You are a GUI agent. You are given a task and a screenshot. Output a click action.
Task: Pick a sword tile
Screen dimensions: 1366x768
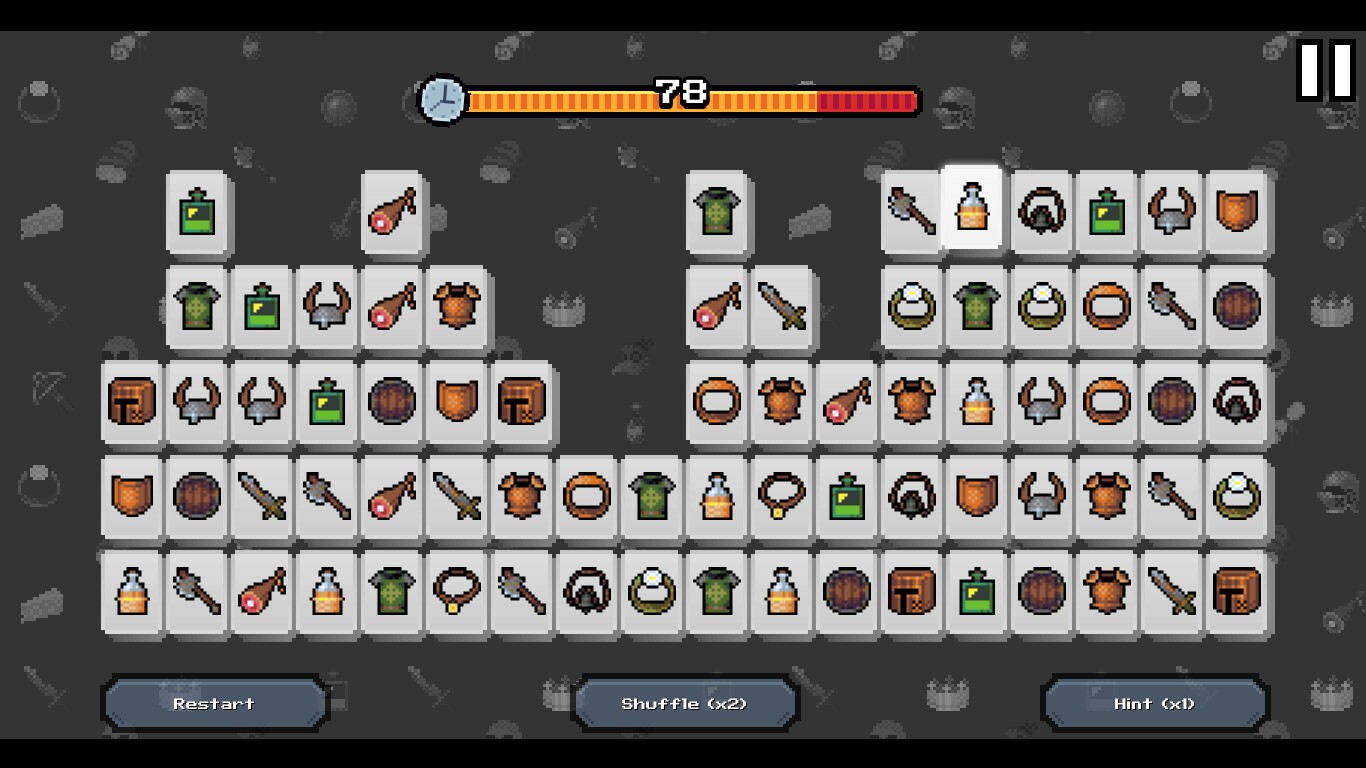(x=781, y=309)
